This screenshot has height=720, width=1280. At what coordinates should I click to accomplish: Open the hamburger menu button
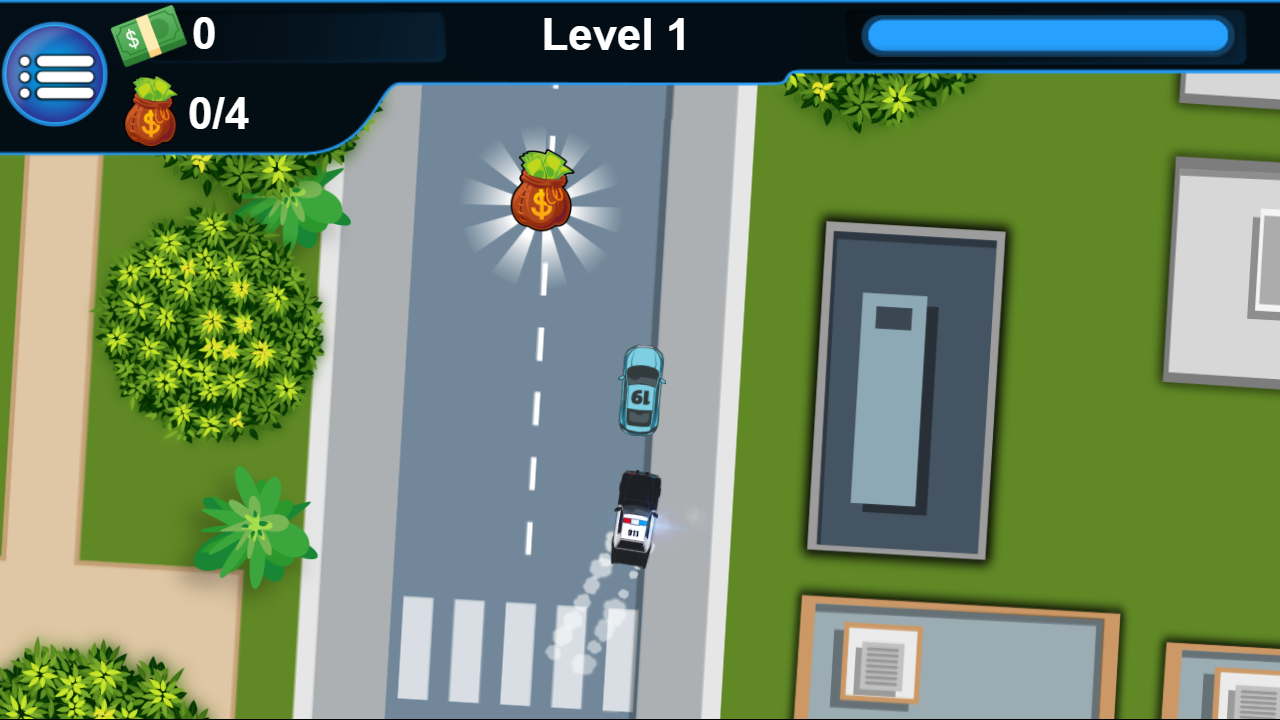[56, 73]
